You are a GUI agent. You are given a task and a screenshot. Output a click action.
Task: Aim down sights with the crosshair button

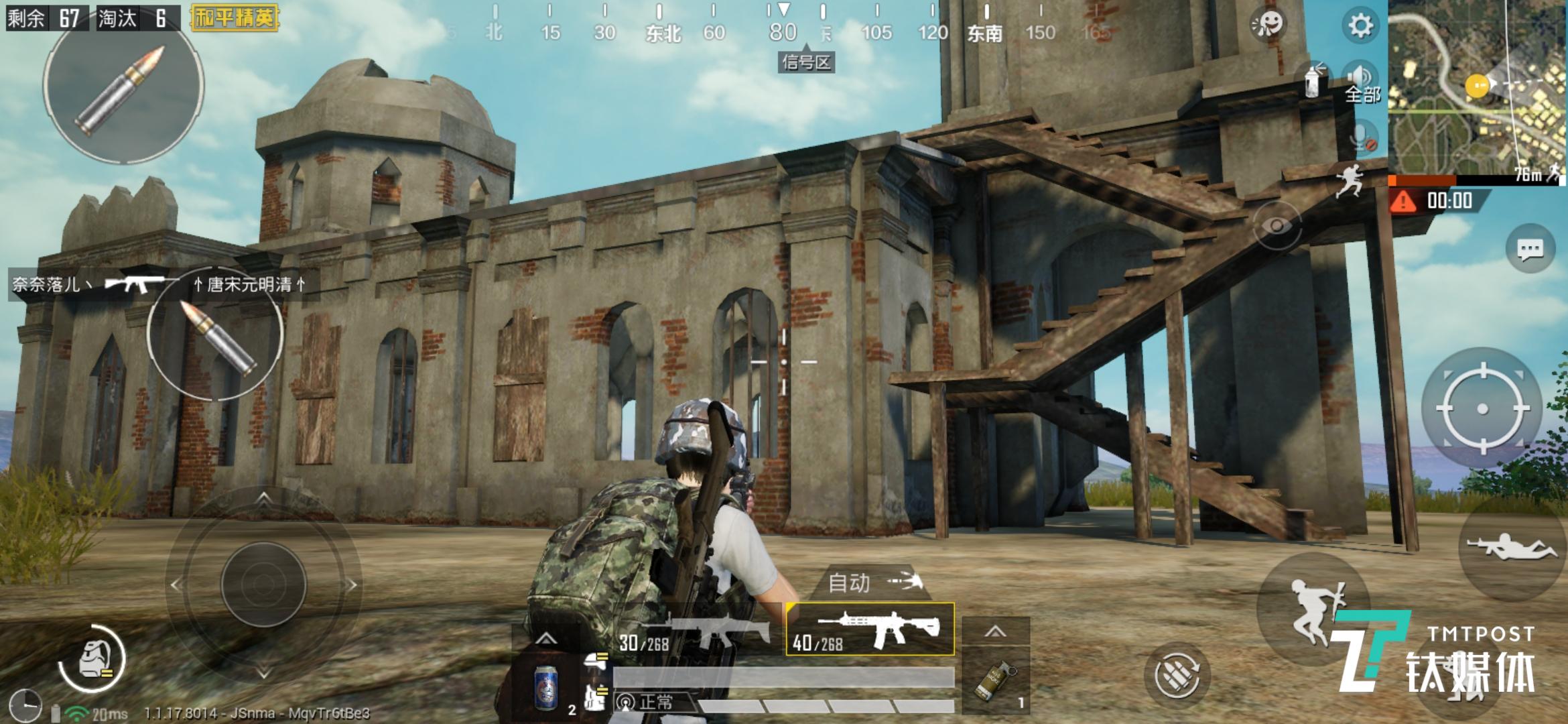coord(1482,408)
